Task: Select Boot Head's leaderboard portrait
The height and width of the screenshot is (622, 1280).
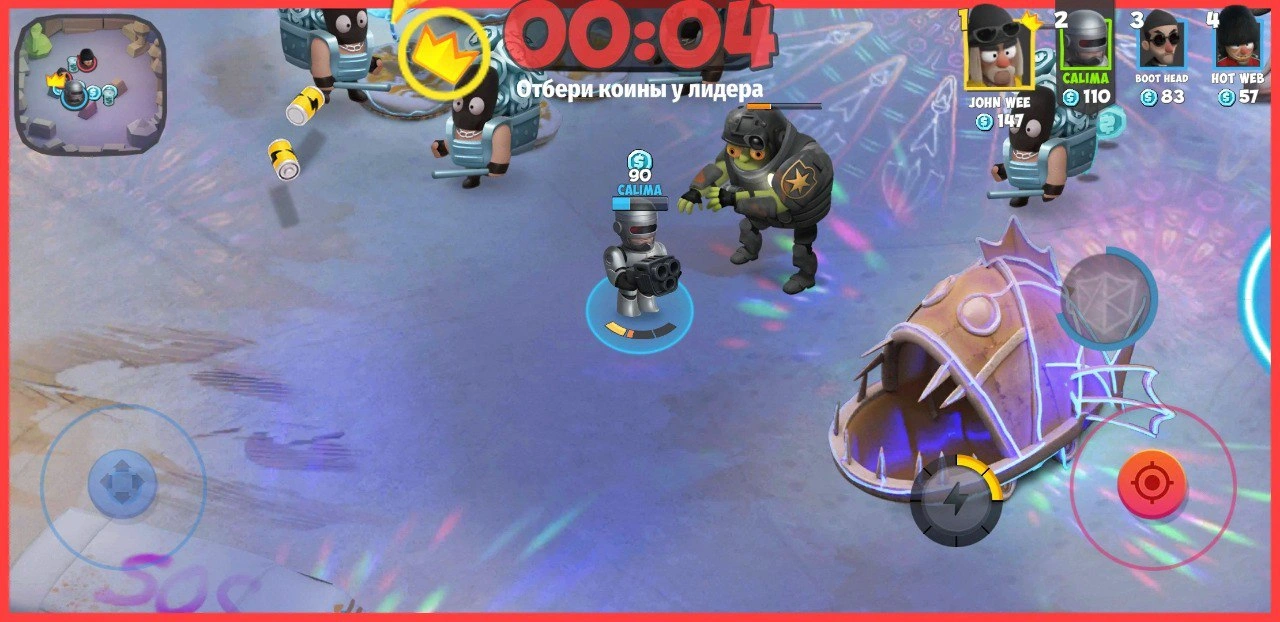Action: click(1160, 40)
